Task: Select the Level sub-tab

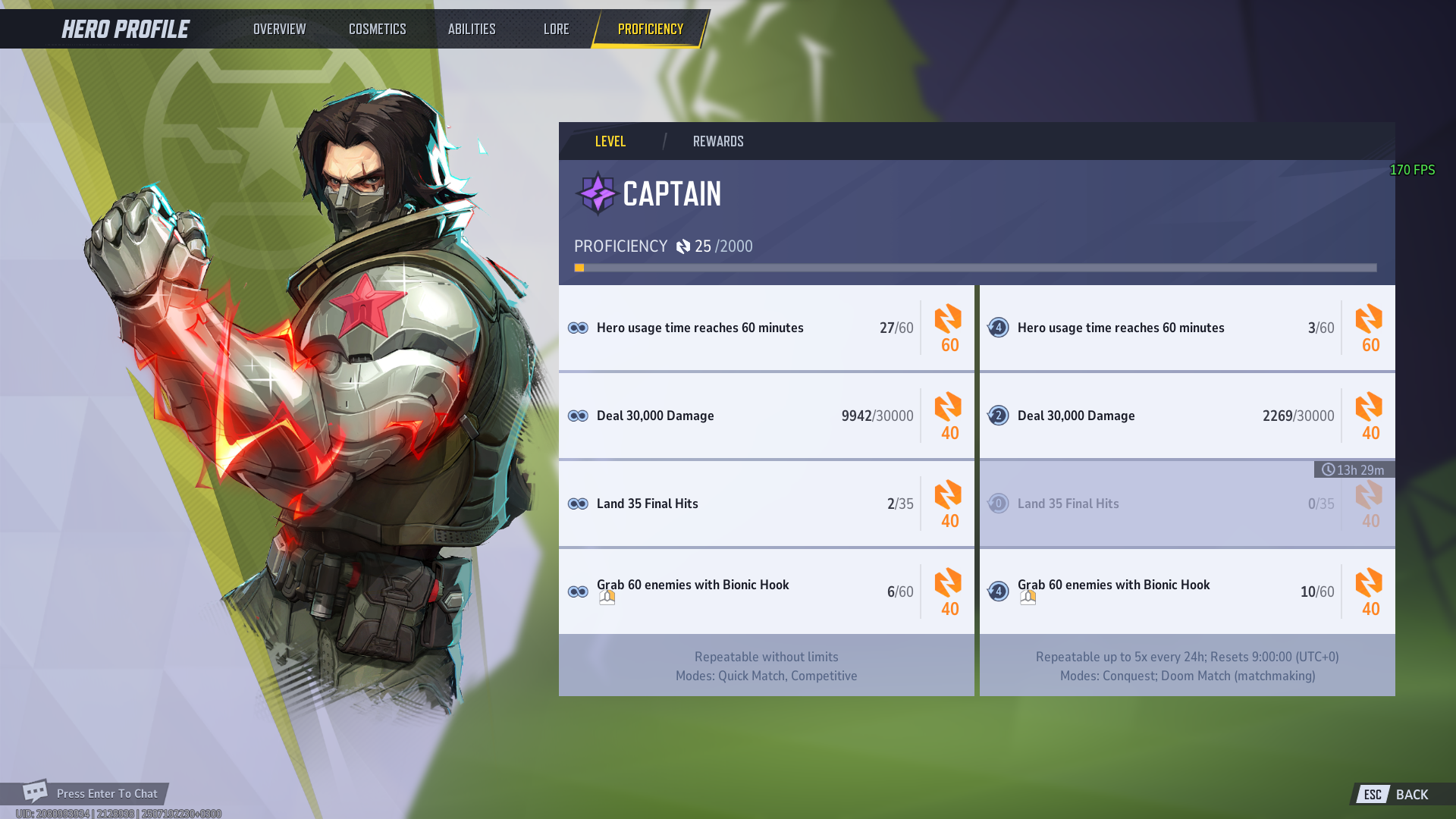Action: tap(610, 141)
